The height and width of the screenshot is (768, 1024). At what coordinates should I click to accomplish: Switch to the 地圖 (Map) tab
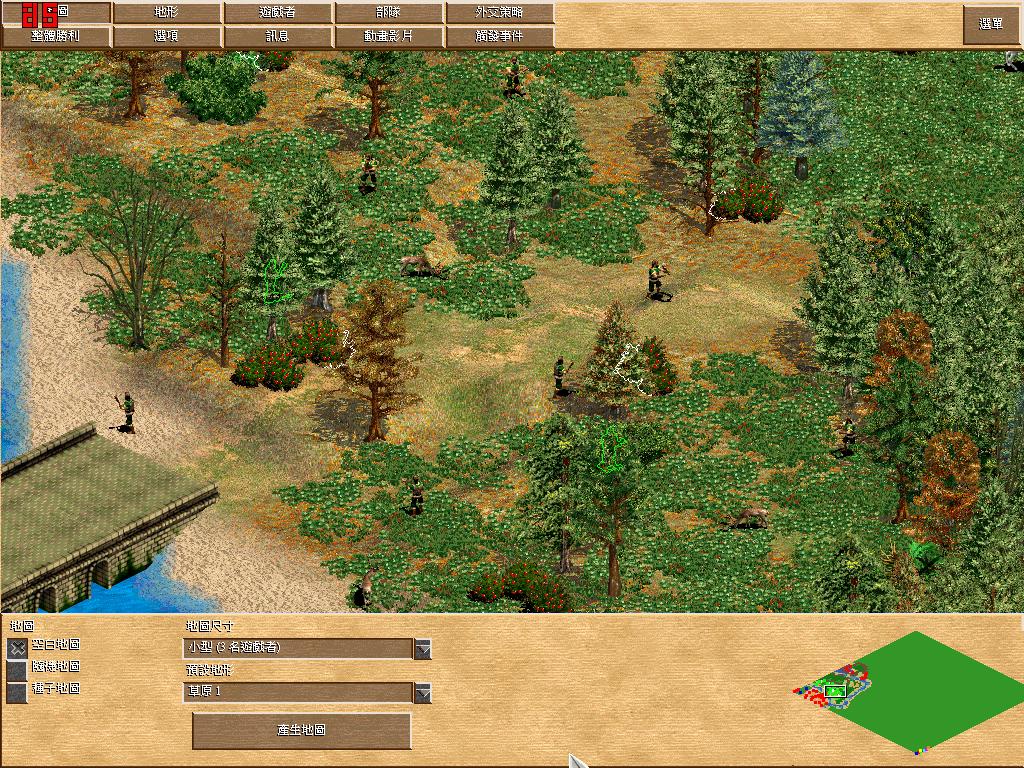click(x=56, y=13)
